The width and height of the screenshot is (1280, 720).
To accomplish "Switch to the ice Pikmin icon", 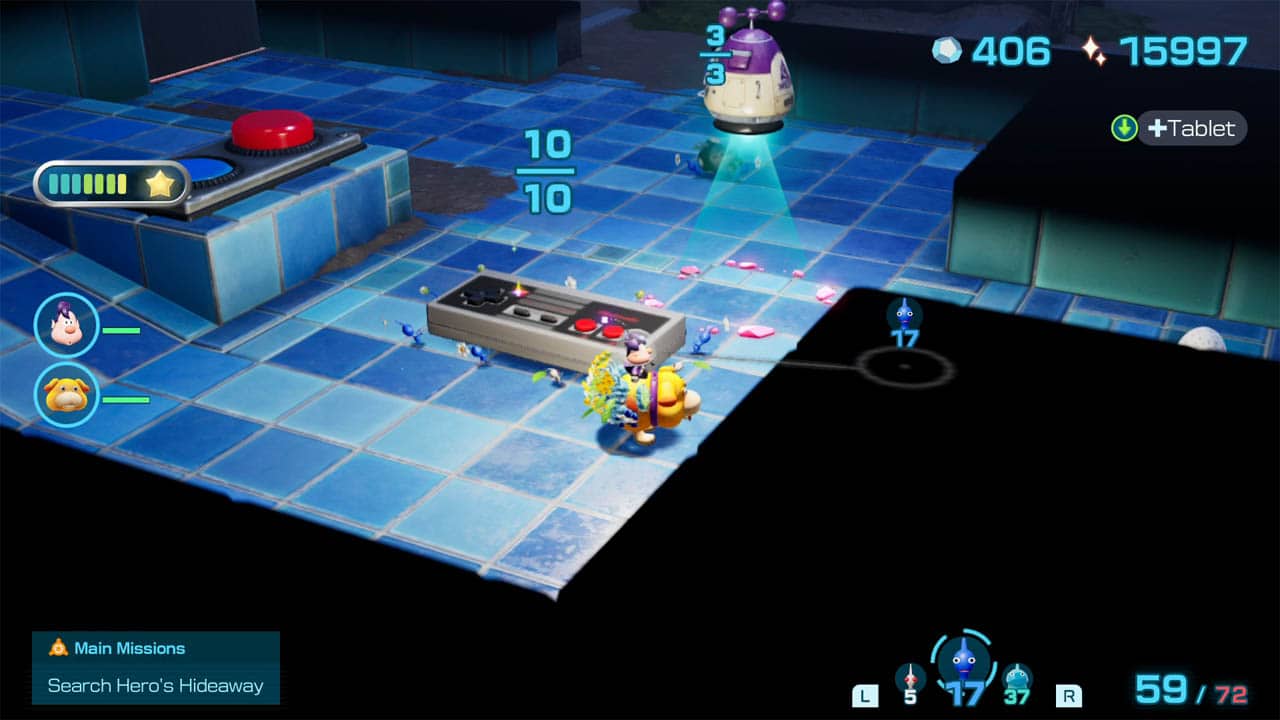I will click(x=1017, y=678).
